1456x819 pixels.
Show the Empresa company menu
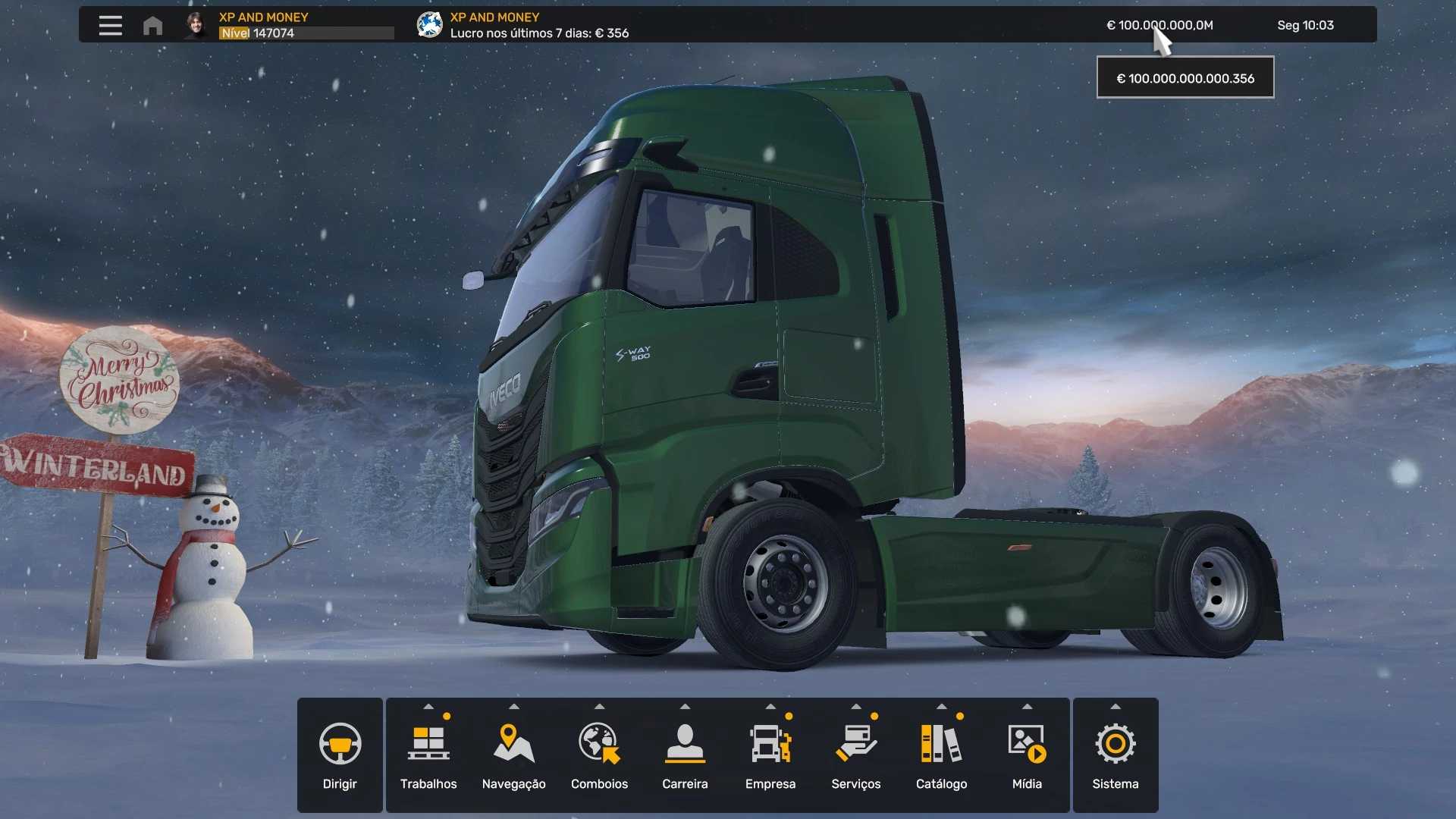tap(770, 755)
